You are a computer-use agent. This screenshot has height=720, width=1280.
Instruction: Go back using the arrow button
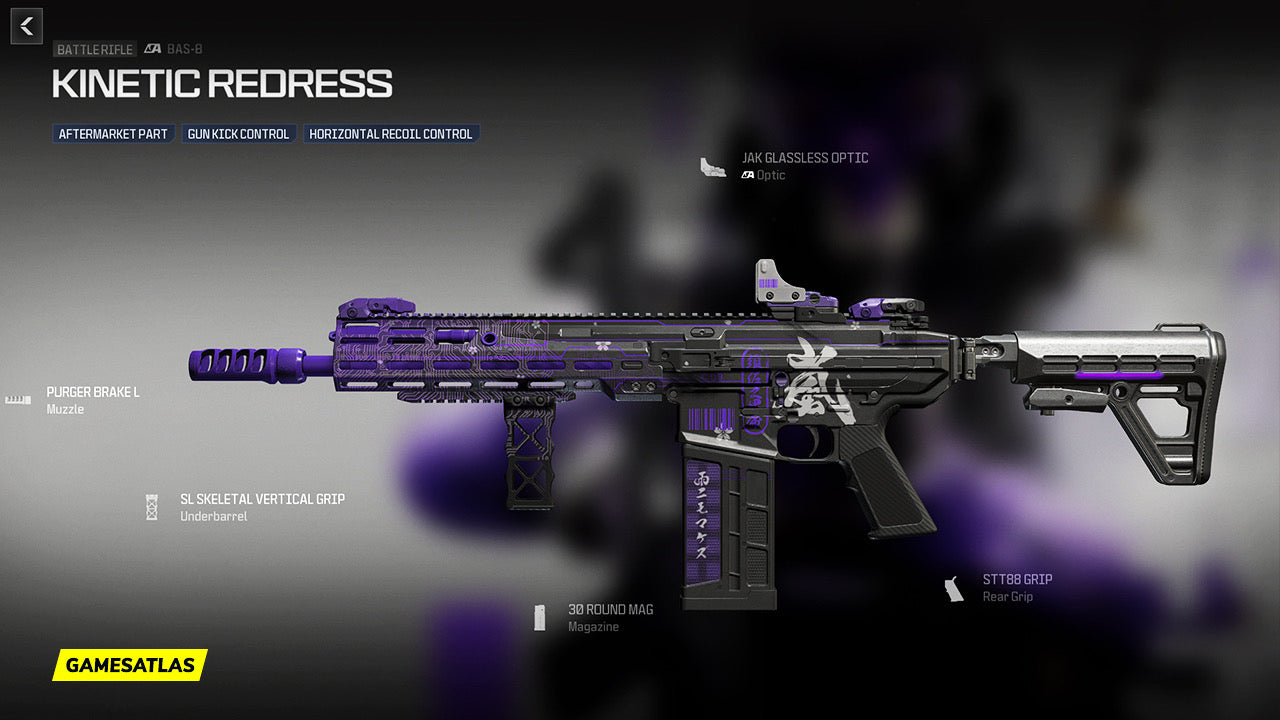27,26
